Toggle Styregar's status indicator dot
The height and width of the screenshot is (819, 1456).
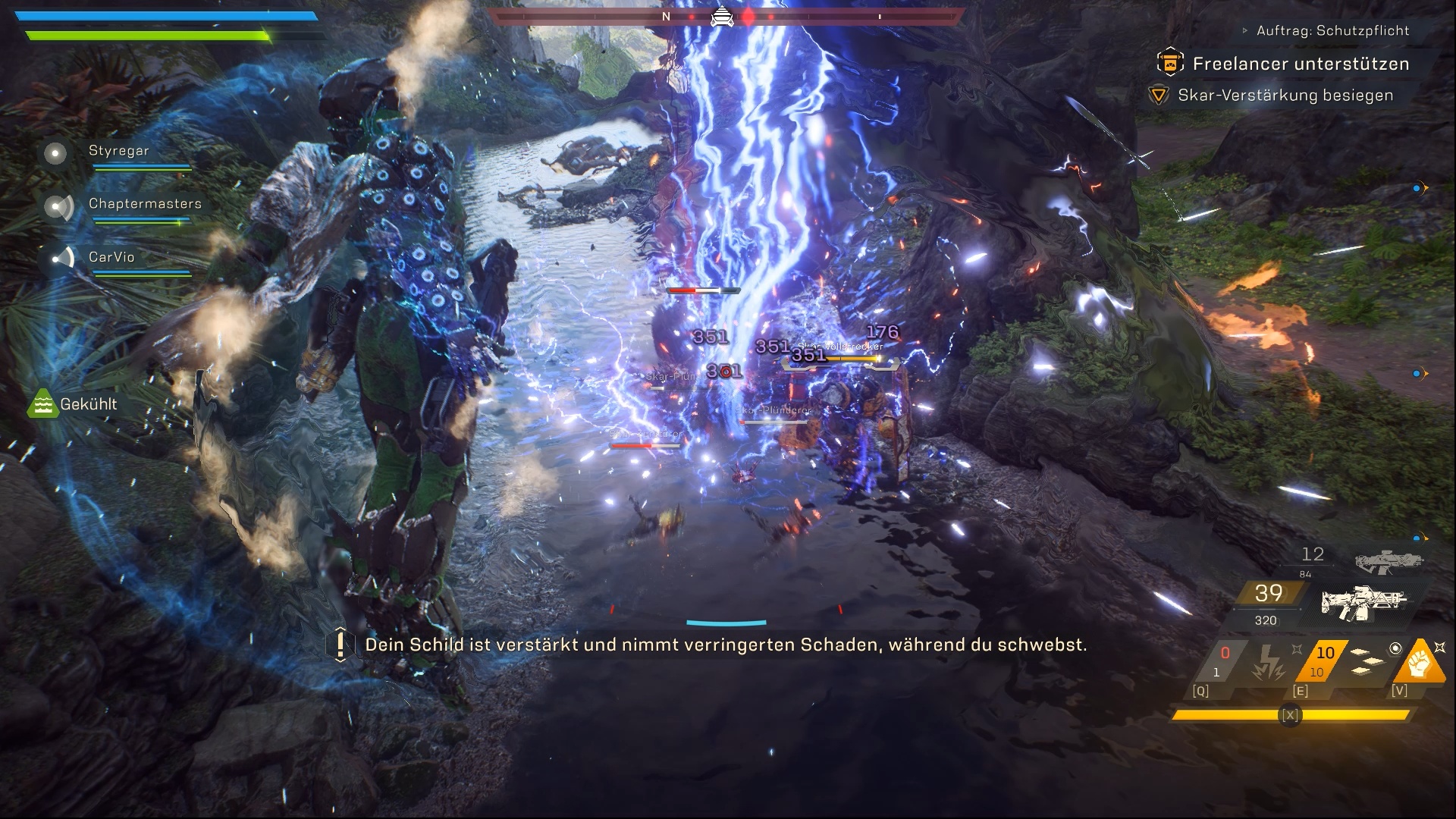(54, 154)
